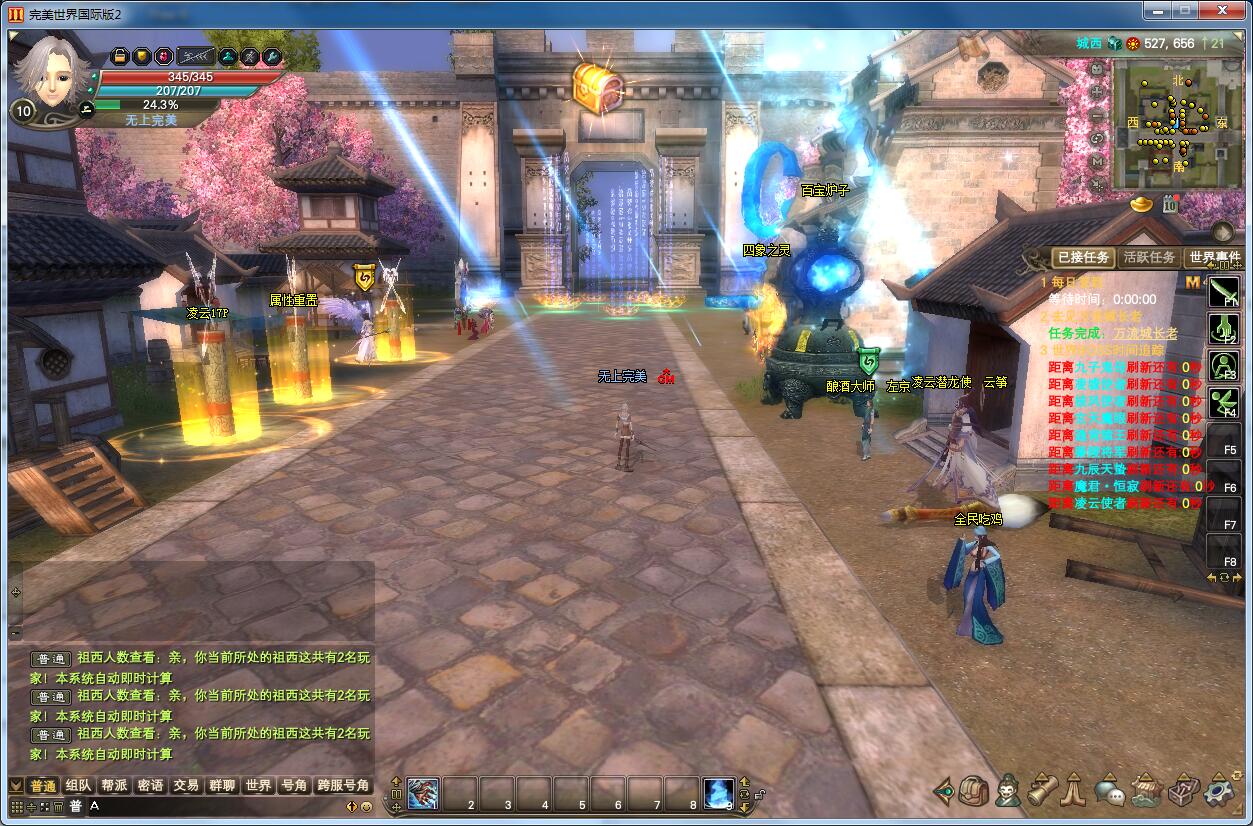The height and width of the screenshot is (826, 1253).
Task: Select the 世界 chat channel tab
Action: click(x=258, y=786)
